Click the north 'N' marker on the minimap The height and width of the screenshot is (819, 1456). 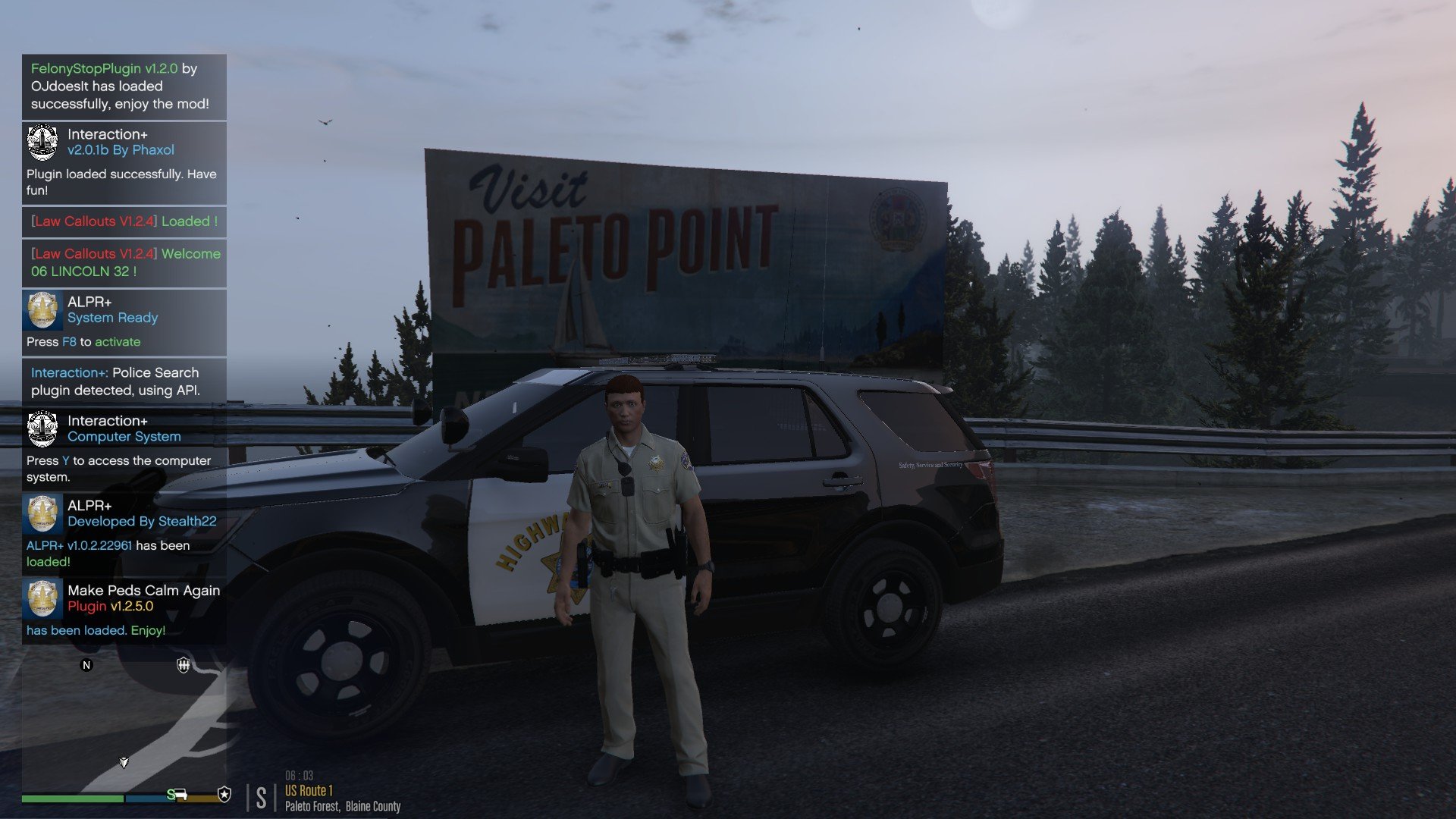click(x=86, y=665)
